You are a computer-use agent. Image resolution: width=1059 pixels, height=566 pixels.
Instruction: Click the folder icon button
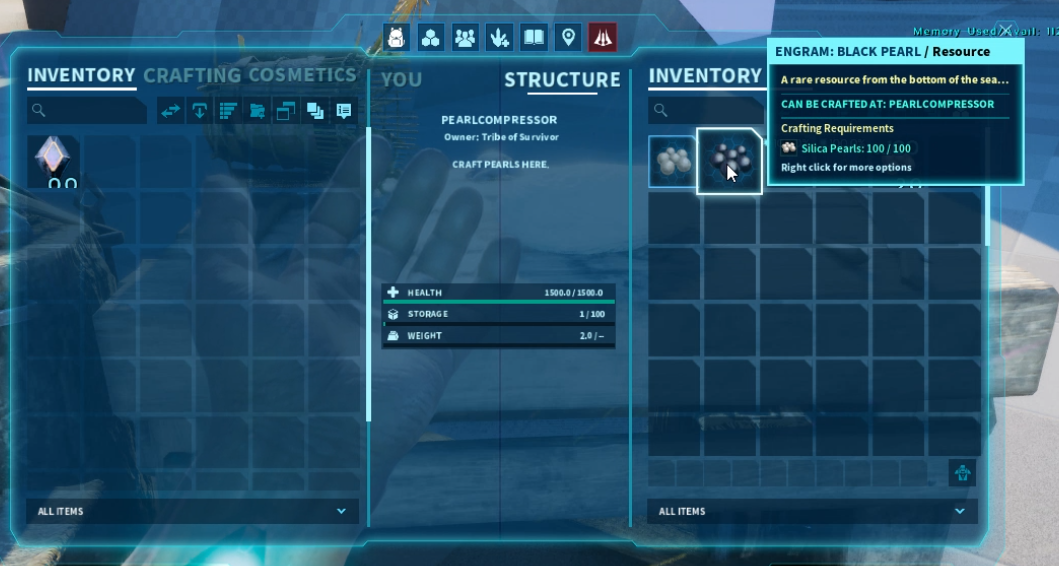point(257,111)
